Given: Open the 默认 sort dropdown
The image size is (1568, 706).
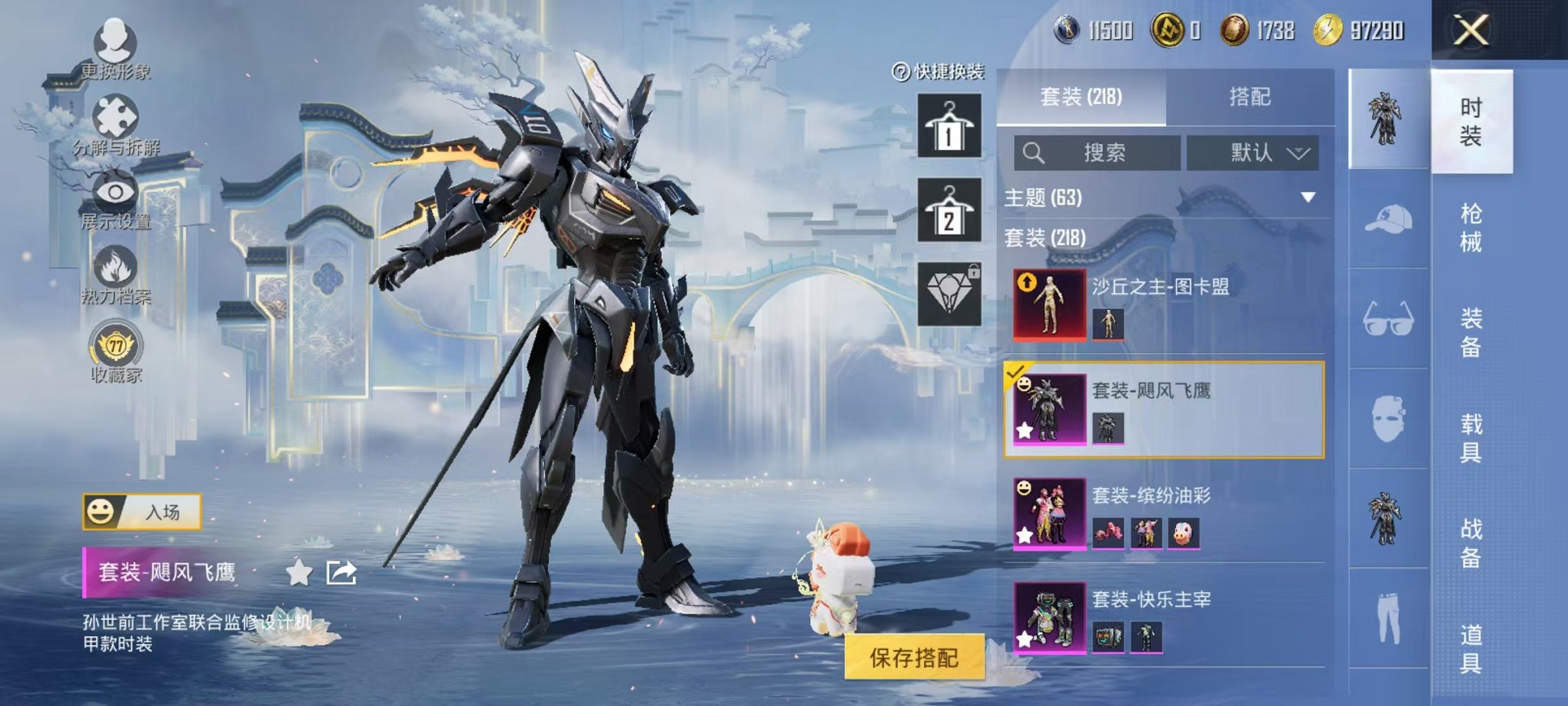Looking at the screenshot, I should pos(1253,153).
